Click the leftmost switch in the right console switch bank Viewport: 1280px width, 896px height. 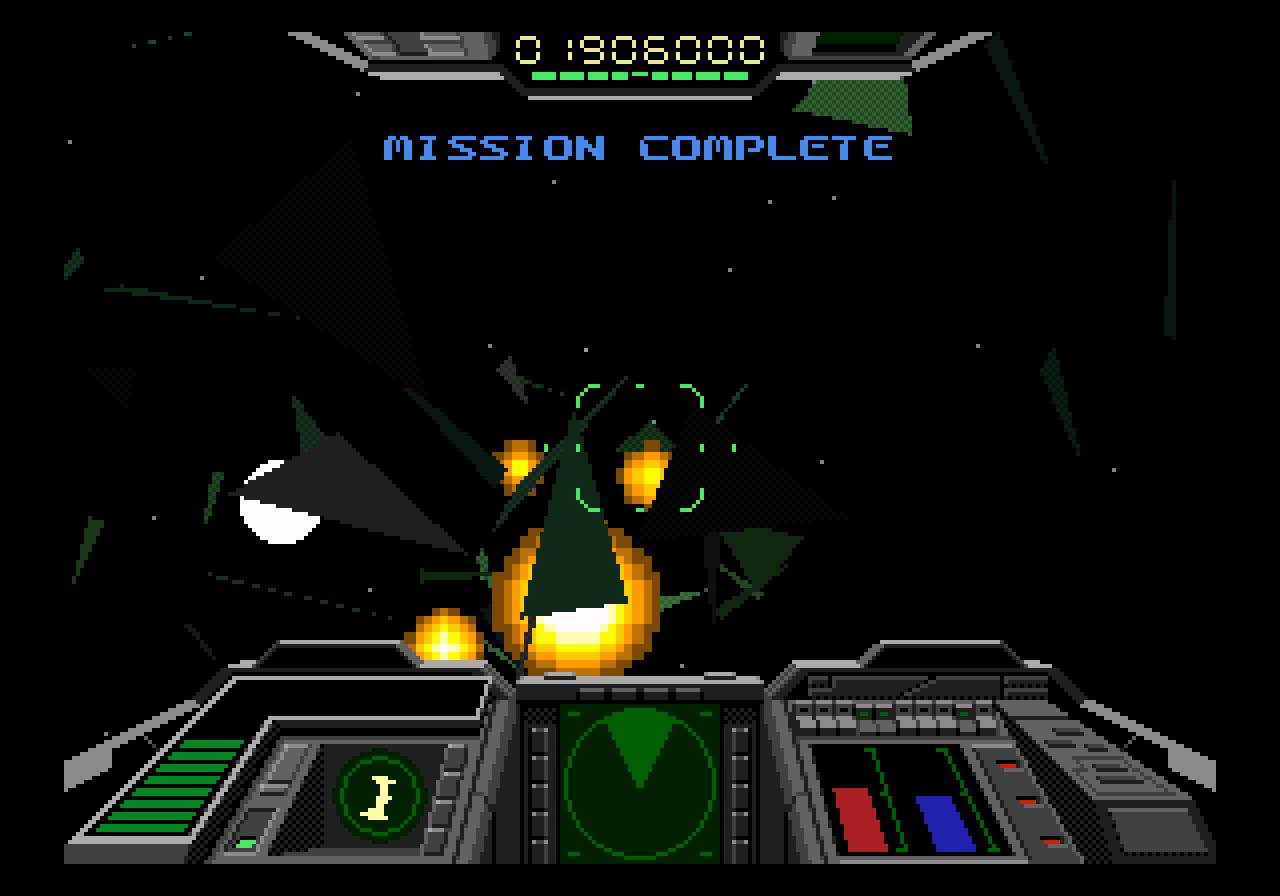(x=802, y=710)
